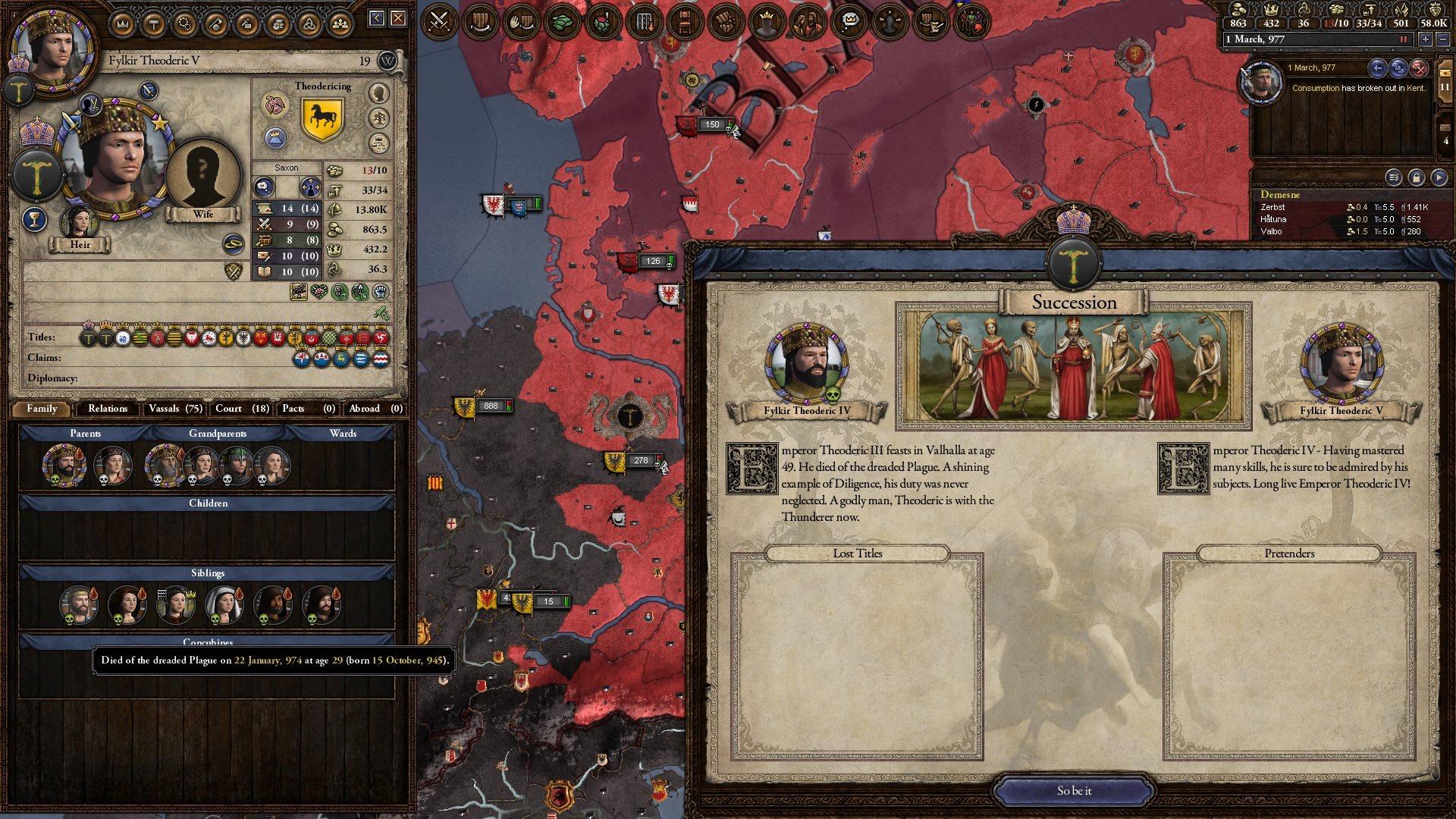Select the intrigue chalice icon on character panel
The width and height of the screenshot is (1456, 819).
[34, 218]
